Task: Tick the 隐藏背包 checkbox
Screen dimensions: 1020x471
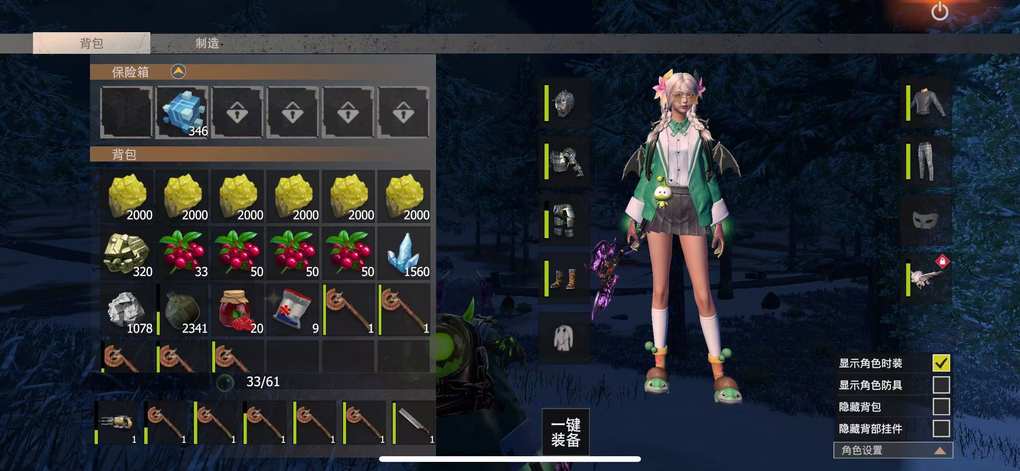Action: pyautogui.click(x=941, y=407)
